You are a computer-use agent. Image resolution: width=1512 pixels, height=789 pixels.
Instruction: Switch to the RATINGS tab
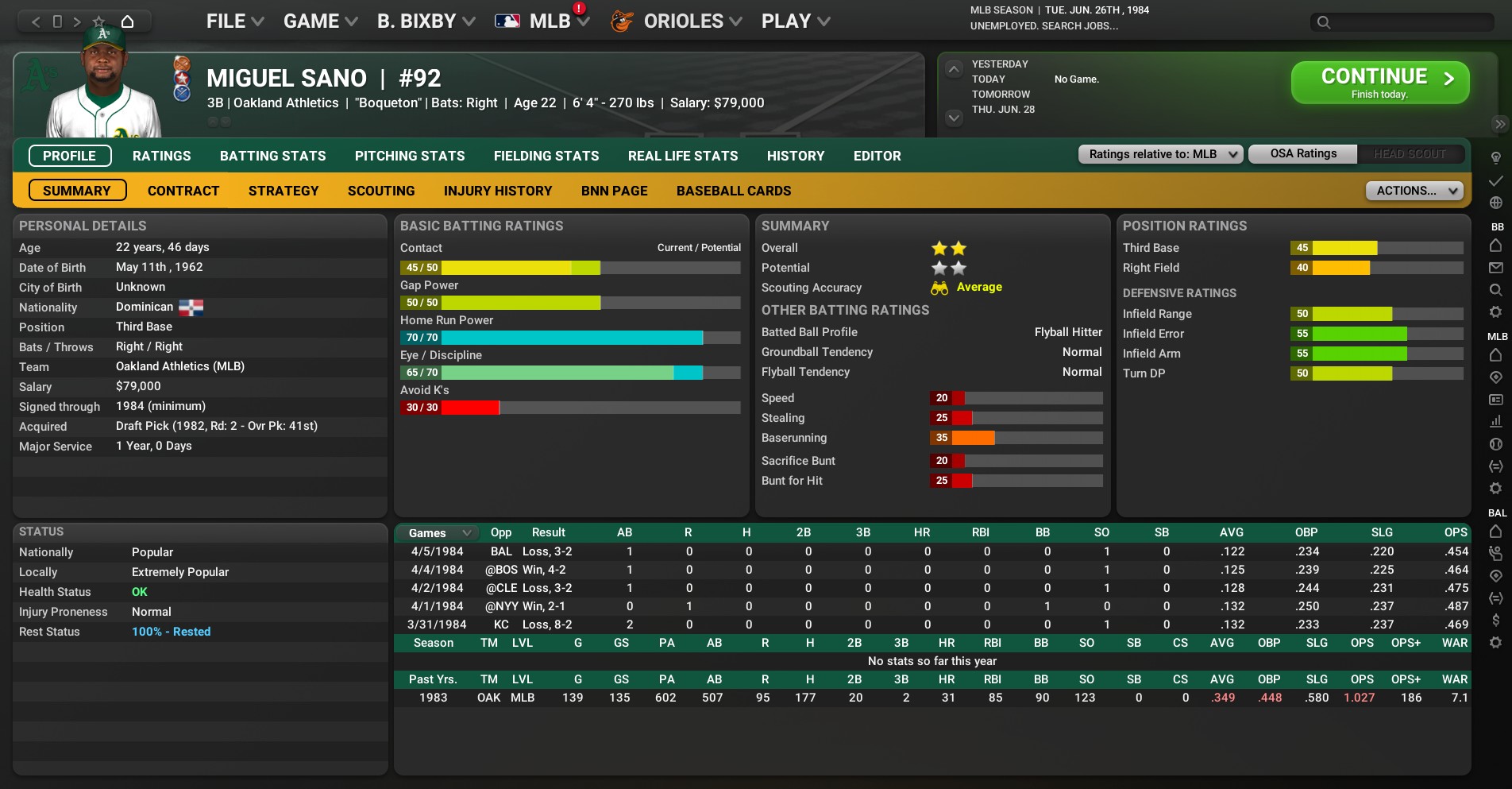161,156
